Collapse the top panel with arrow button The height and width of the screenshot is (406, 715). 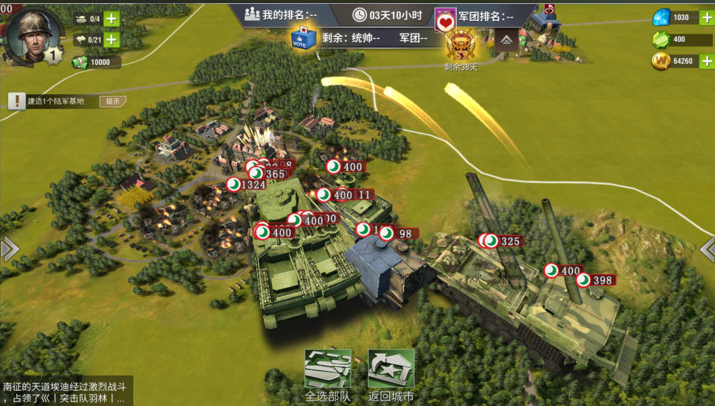(507, 39)
